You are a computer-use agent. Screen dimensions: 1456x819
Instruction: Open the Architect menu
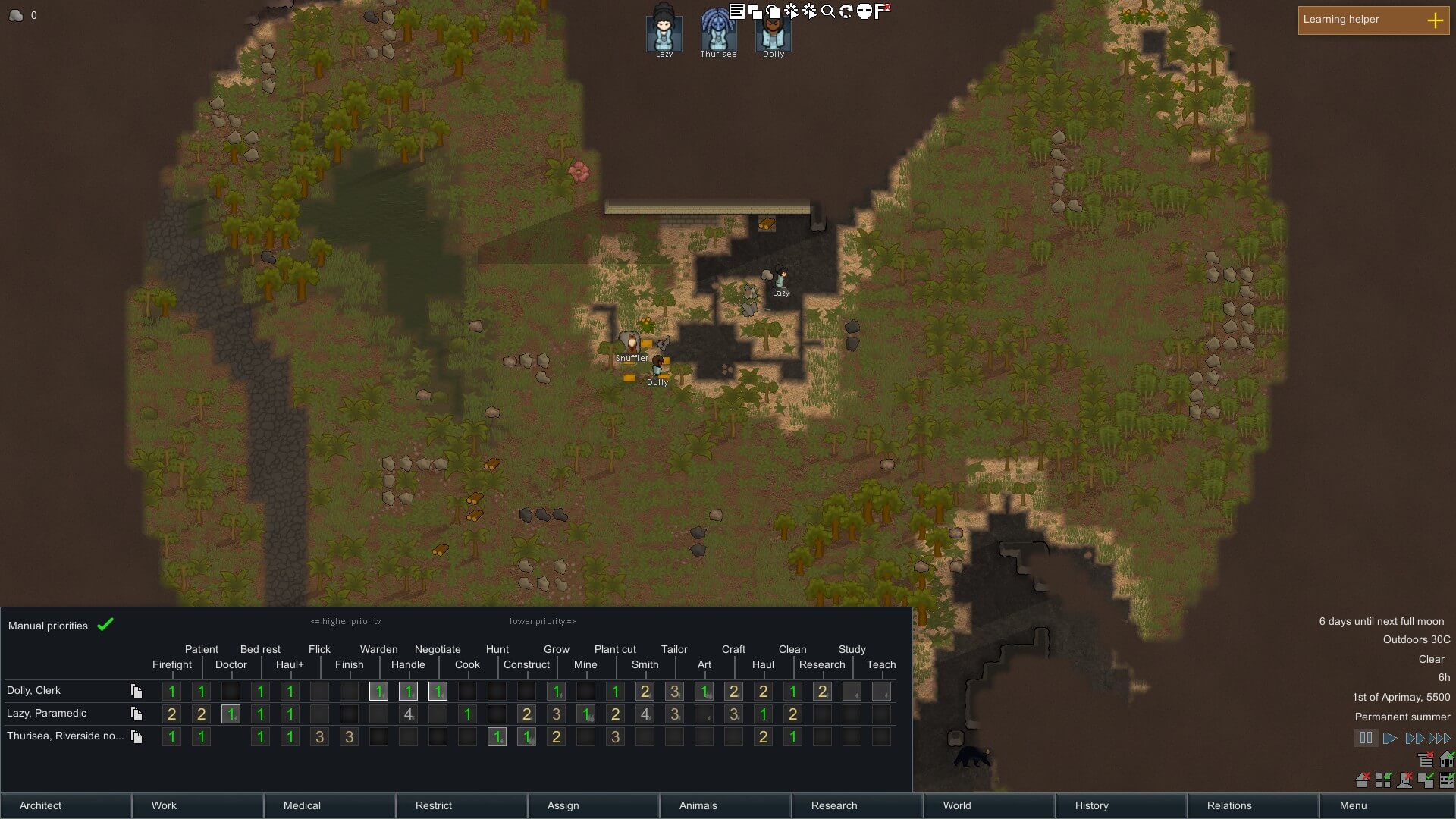tap(65, 805)
